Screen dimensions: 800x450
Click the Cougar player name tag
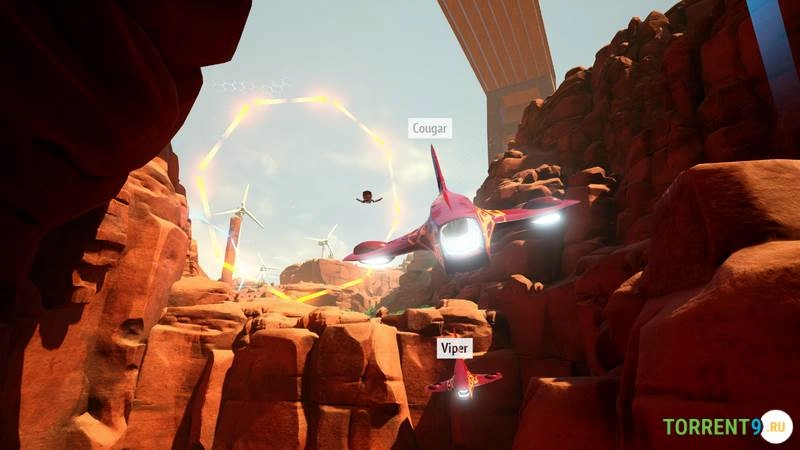[x=430, y=128]
